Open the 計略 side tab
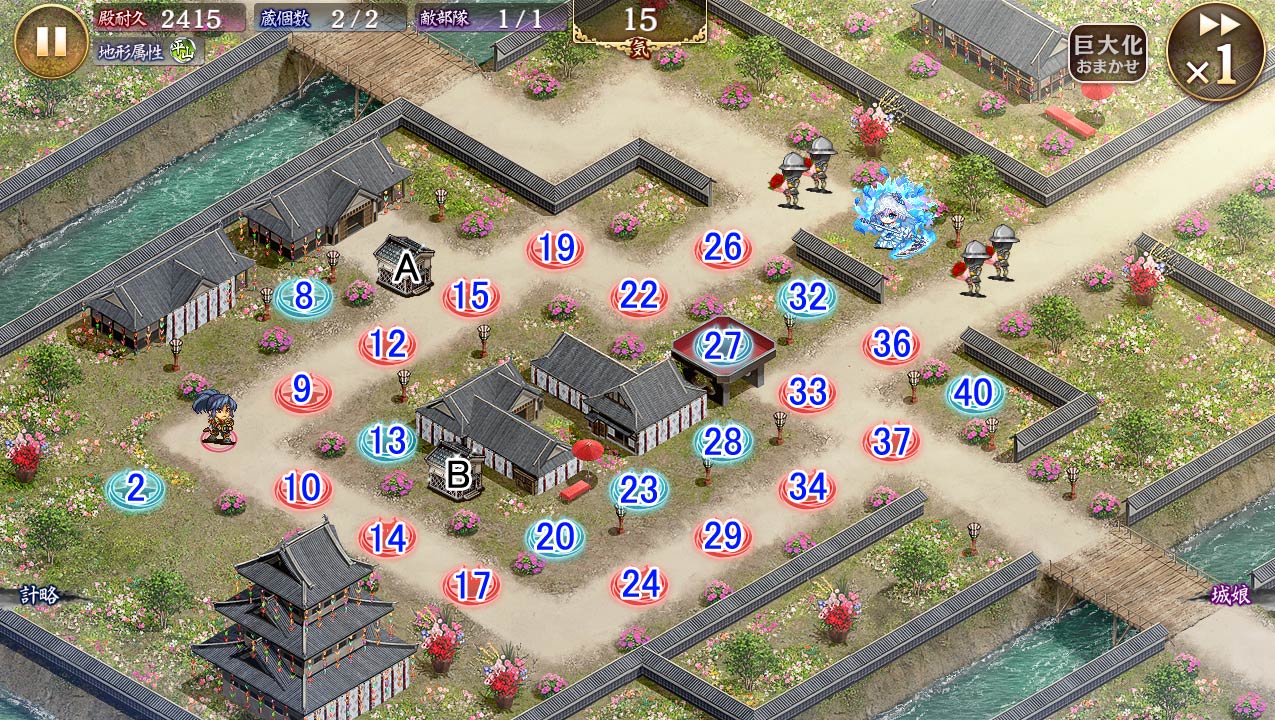Screen dimensions: 1275x720 38,595
